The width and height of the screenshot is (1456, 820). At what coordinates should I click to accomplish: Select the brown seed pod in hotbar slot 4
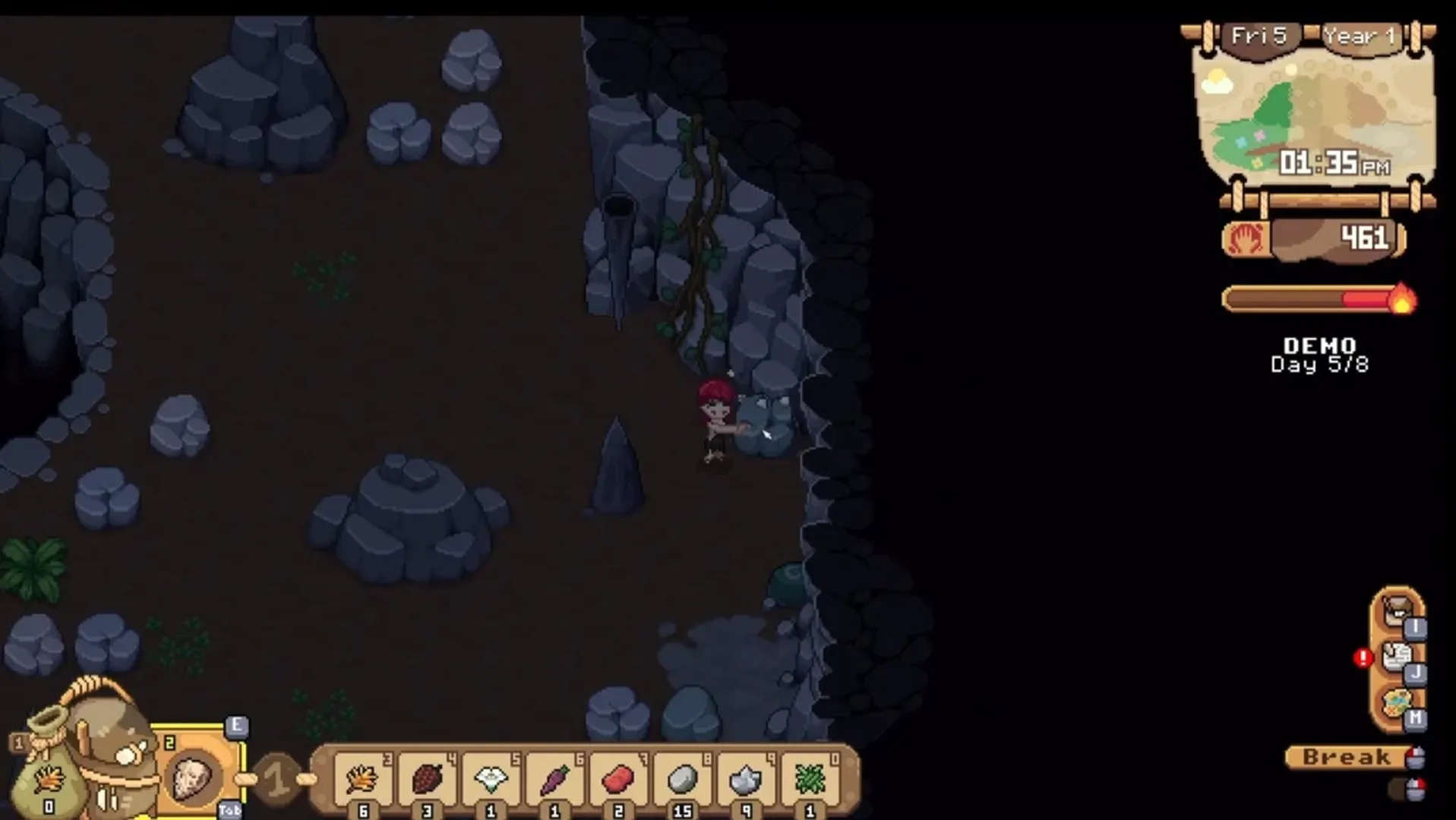pos(429,778)
